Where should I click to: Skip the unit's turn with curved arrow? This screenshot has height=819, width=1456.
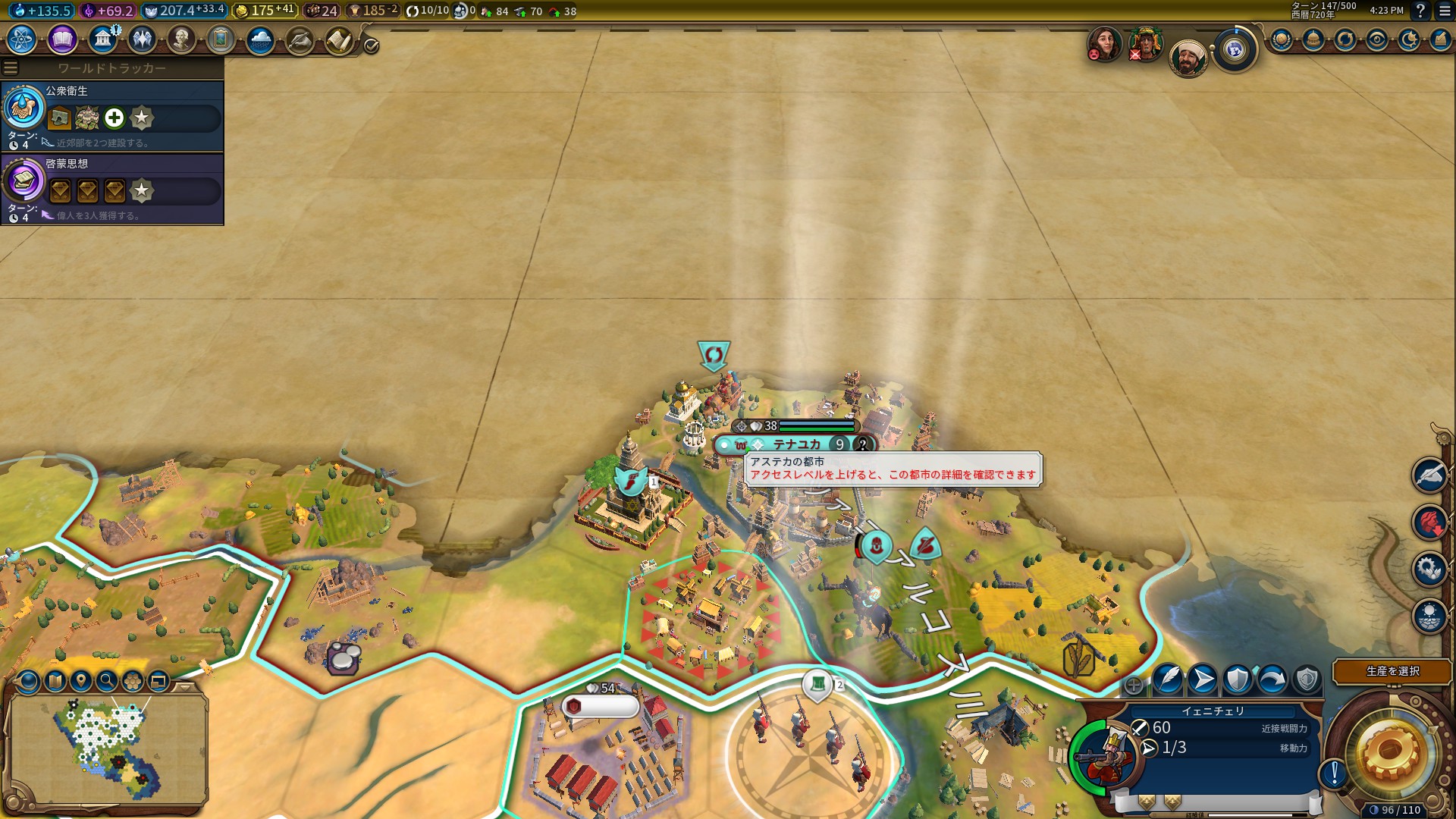tap(1272, 679)
